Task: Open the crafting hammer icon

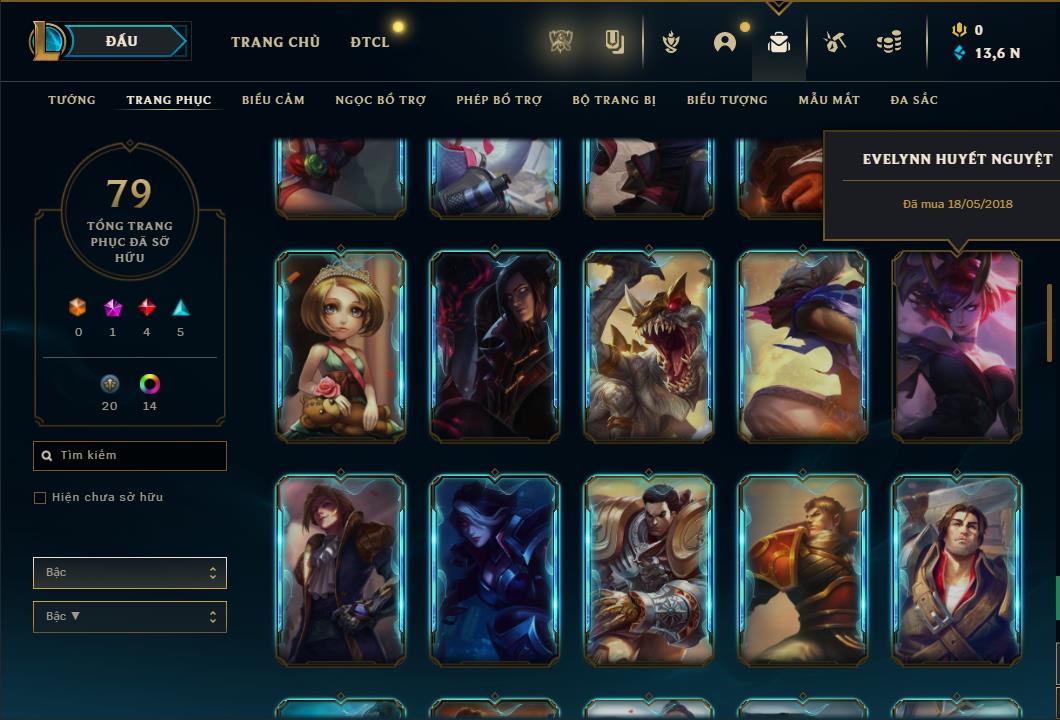Action: point(835,42)
